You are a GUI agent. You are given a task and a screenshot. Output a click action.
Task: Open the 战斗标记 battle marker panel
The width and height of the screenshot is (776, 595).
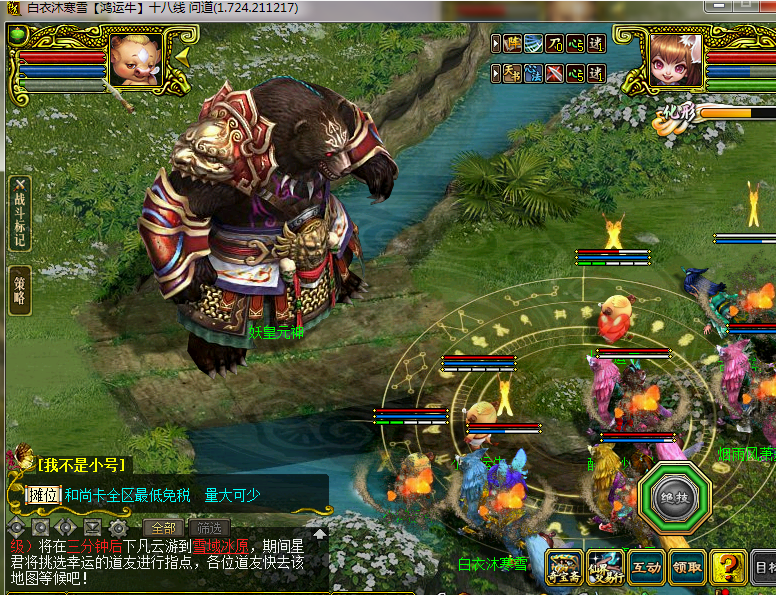pyautogui.click(x=20, y=214)
